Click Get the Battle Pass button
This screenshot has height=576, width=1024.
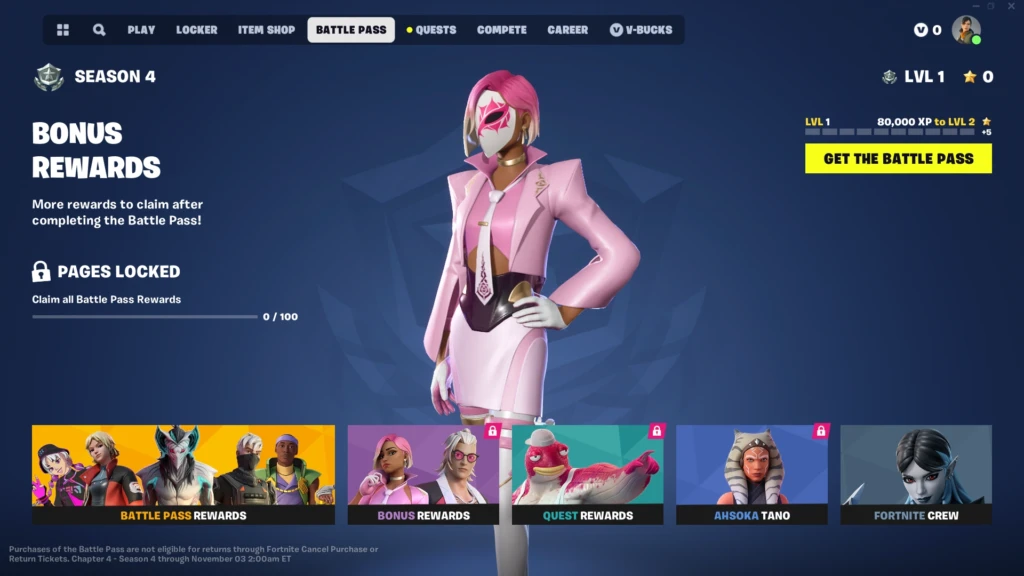point(898,158)
